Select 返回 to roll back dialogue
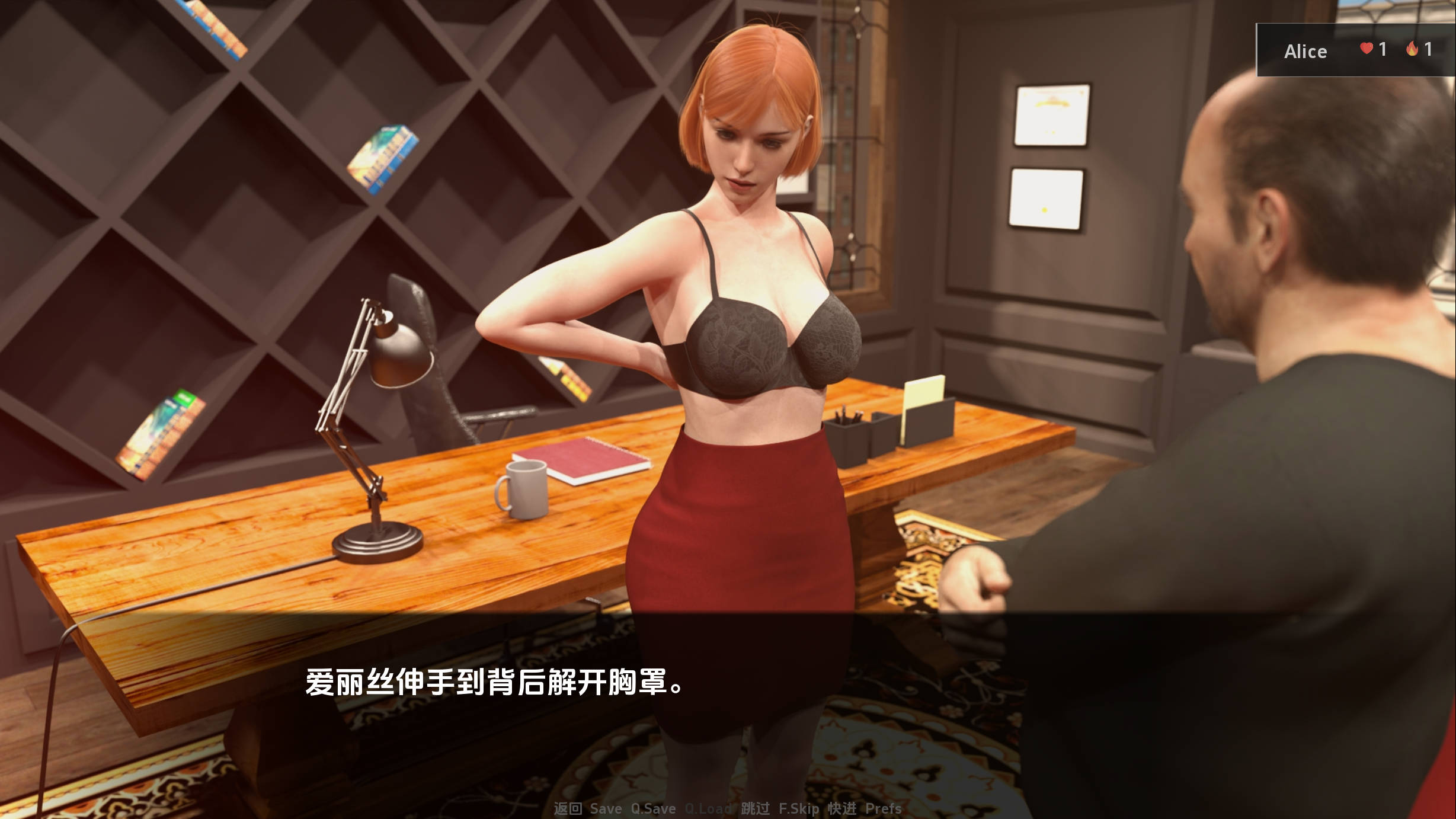The width and height of the screenshot is (1456, 819). pos(569,809)
